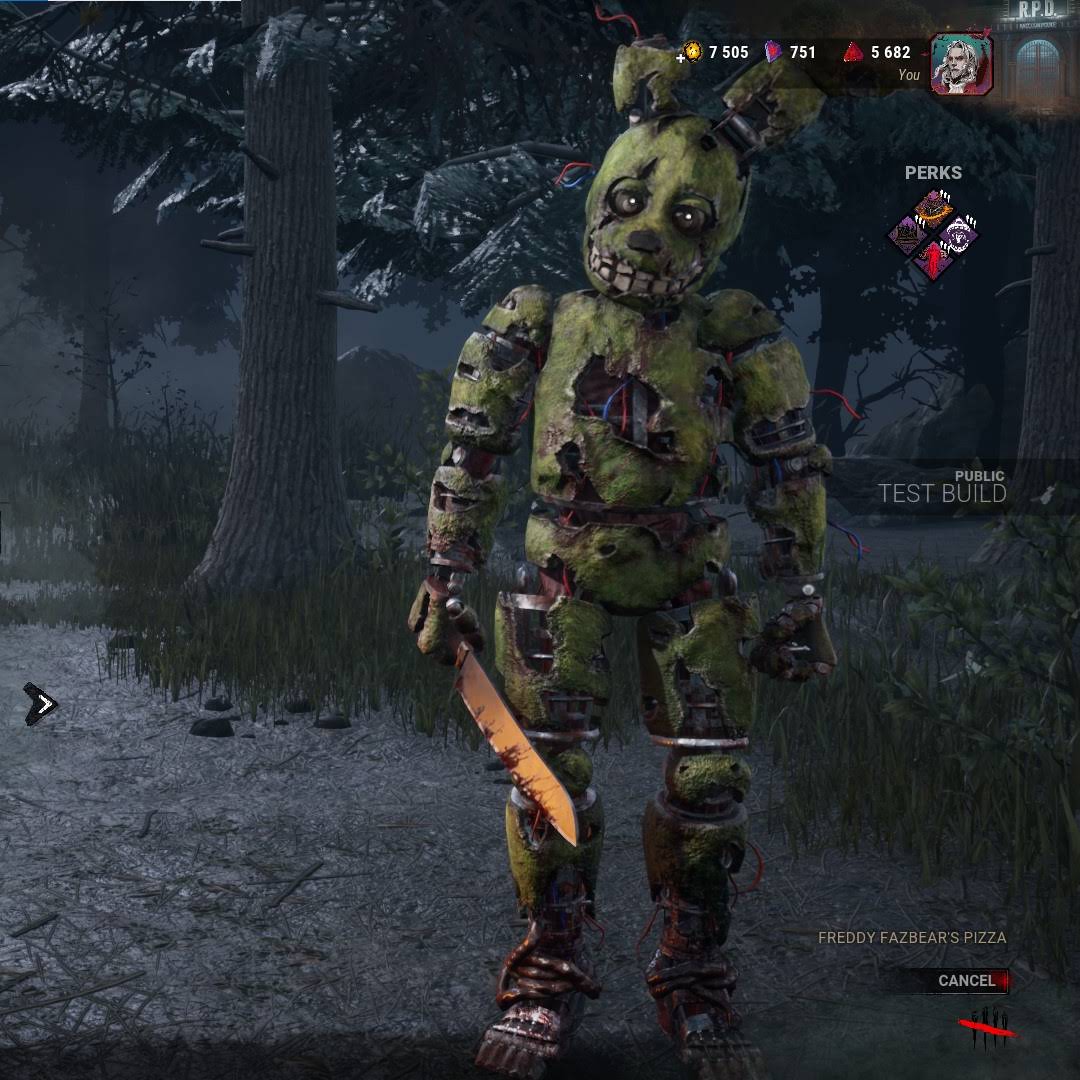Viewport: 1080px width, 1080px height.
Task: Click the purple Iridescent Shards currency icon
Action: click(774, 52)
